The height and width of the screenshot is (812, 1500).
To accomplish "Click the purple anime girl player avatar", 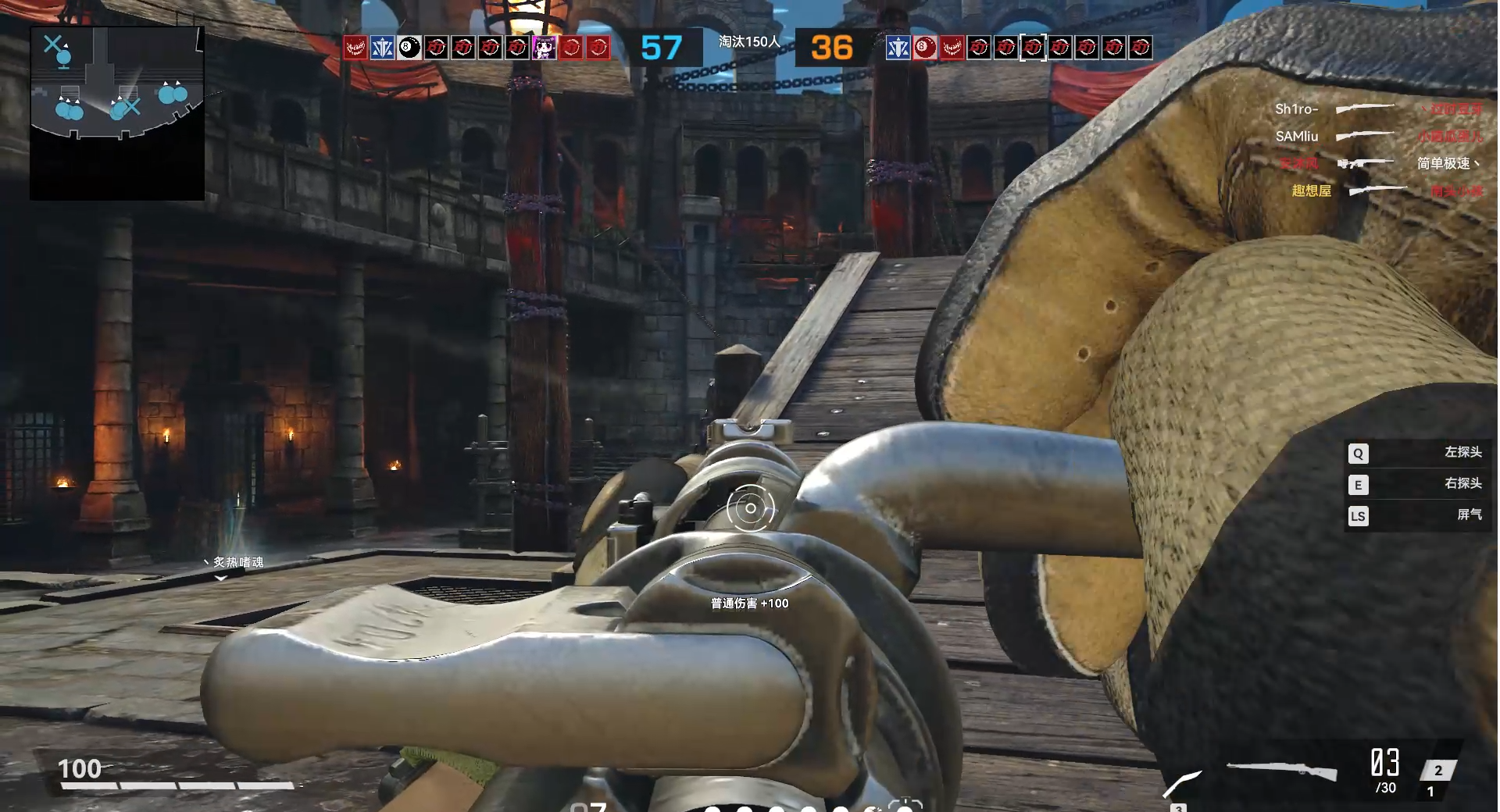I will coord(544,48).
